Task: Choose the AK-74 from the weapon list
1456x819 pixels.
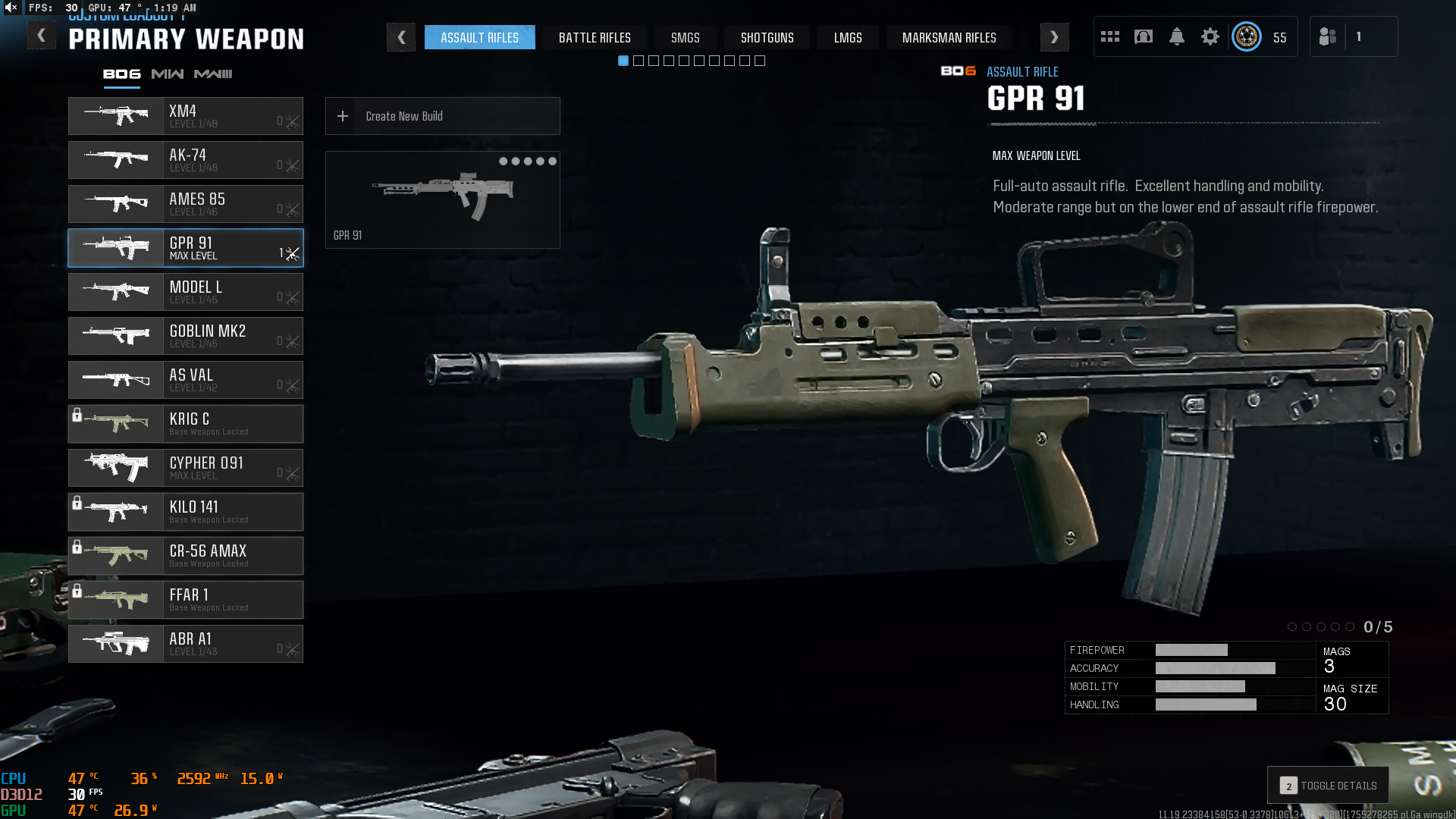Action: (x=185, y=160)
